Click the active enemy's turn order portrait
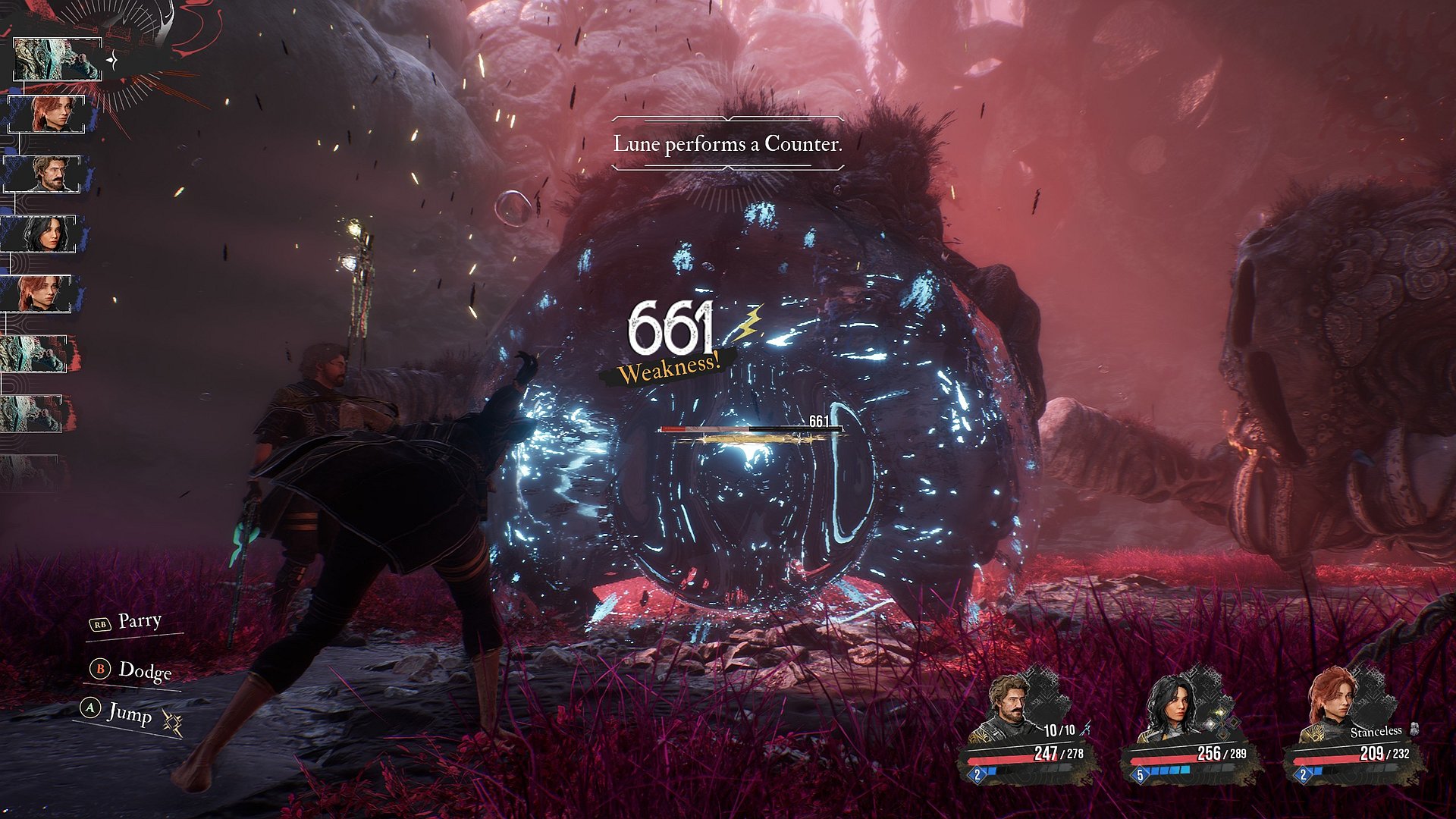Image resolution: width=1456 pixels, height=819 pixels. (56, 59)
